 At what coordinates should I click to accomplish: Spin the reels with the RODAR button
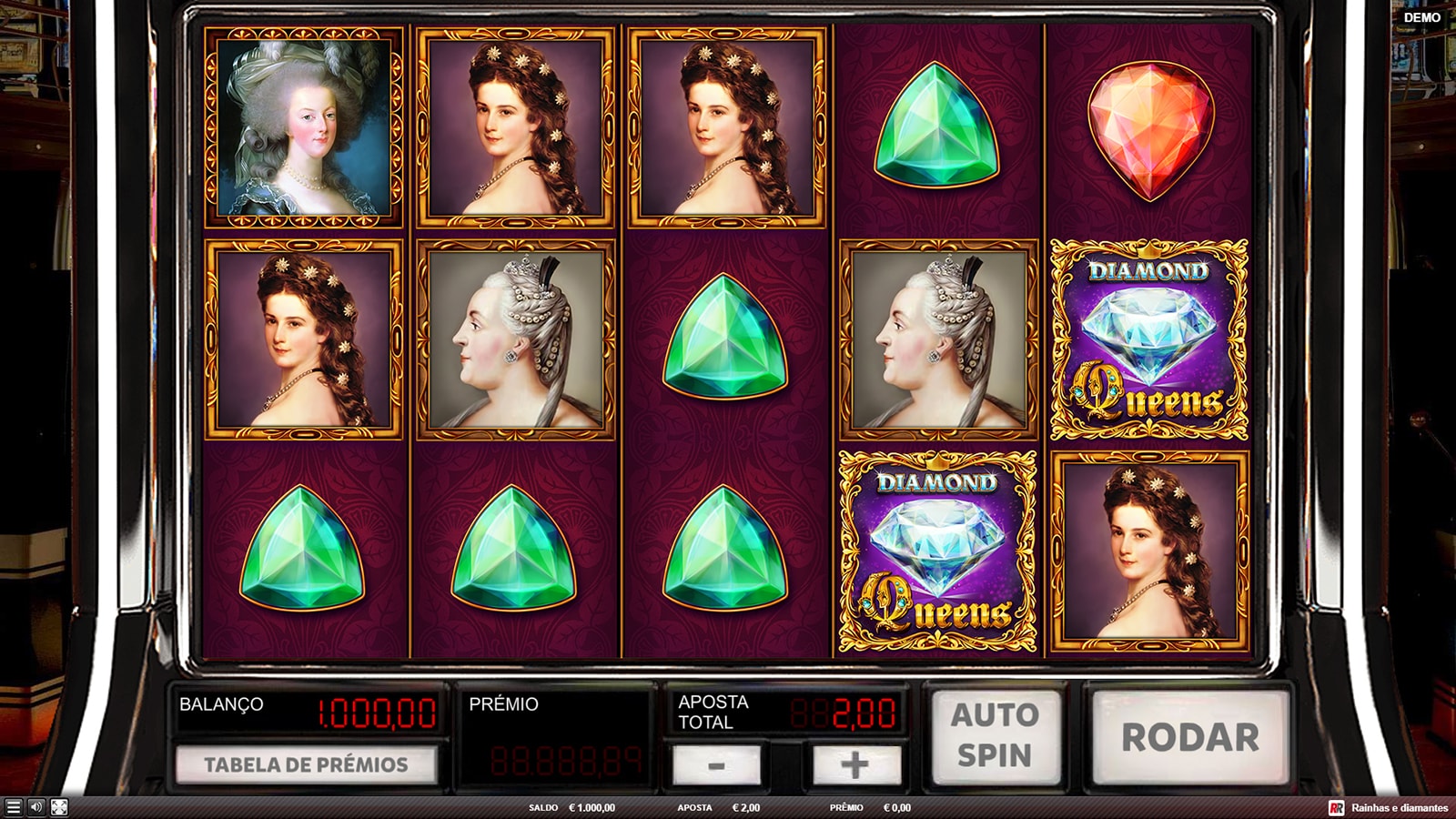[1190, 737]
